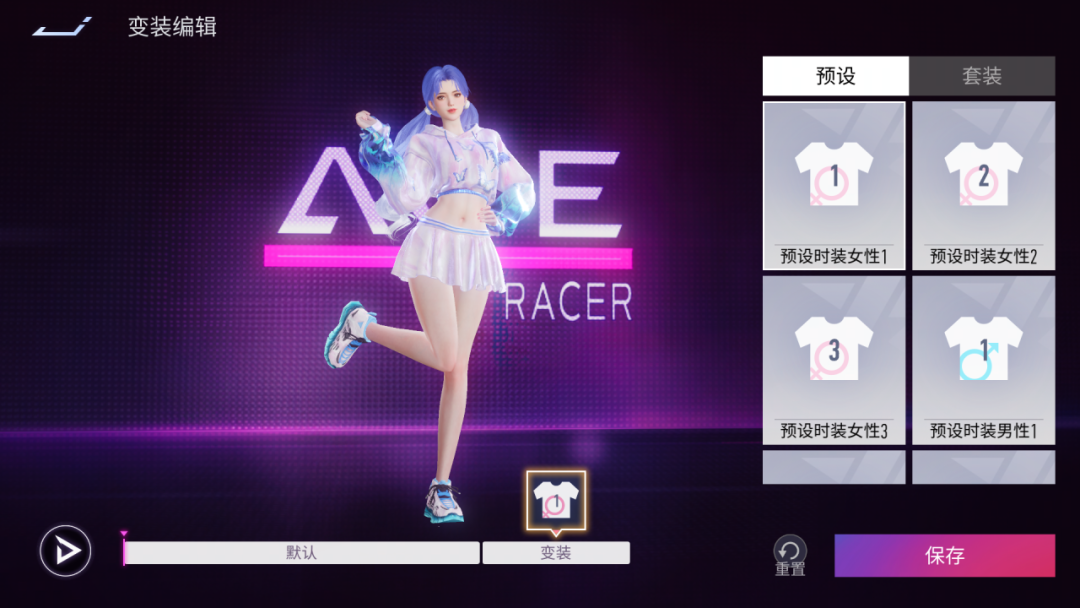Go back using the top-left arrow

pos(62,27)
